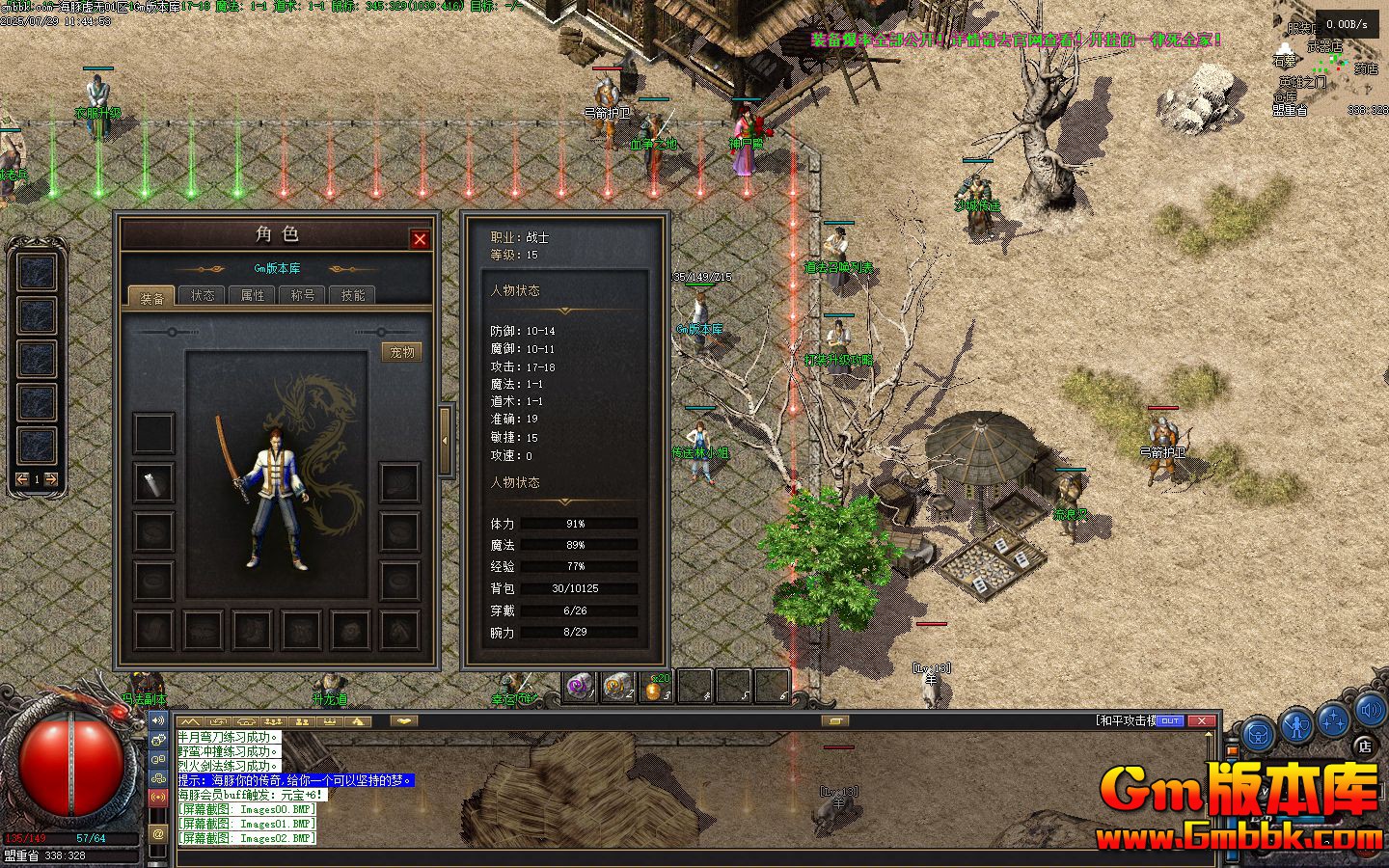1389x868 pixels.
Task: Use the orange scroll in hotbar slot 2
Action: (x=617, y=687)
